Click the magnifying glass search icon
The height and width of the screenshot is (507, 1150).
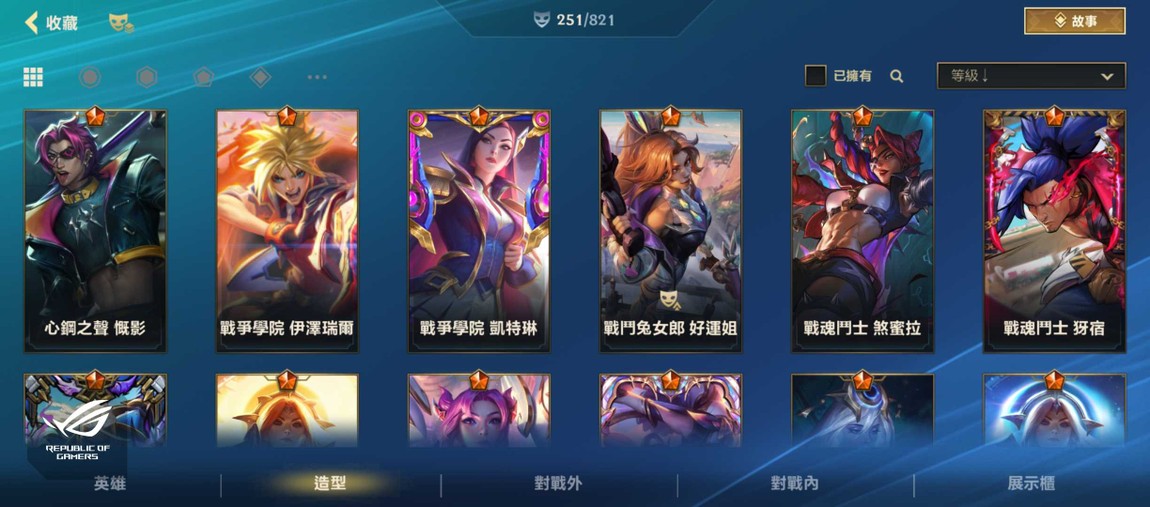coord(897,76)
